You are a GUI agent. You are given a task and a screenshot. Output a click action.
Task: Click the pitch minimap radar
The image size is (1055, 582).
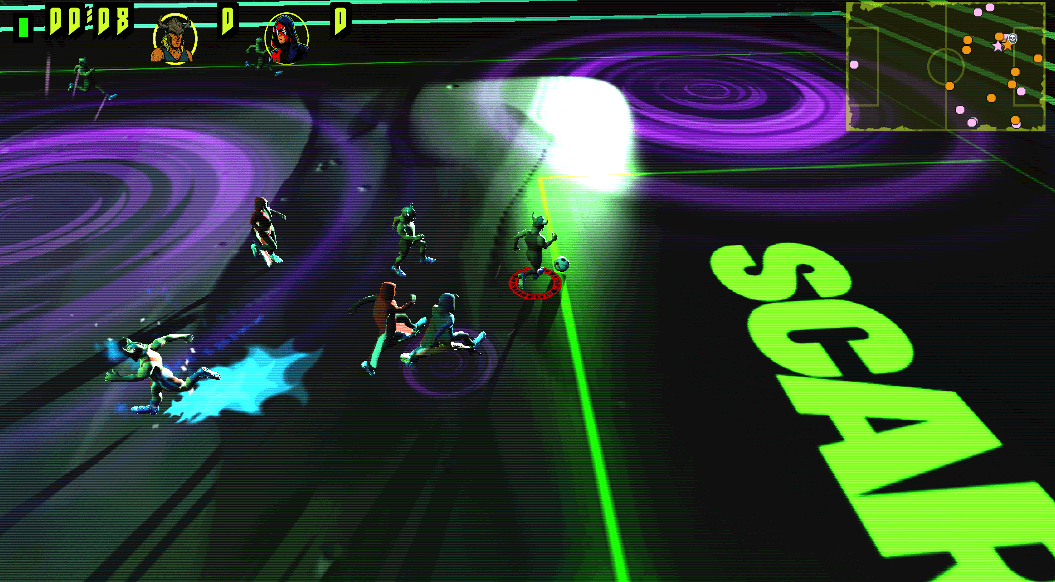pyautogui.click(x=948, y=66)
